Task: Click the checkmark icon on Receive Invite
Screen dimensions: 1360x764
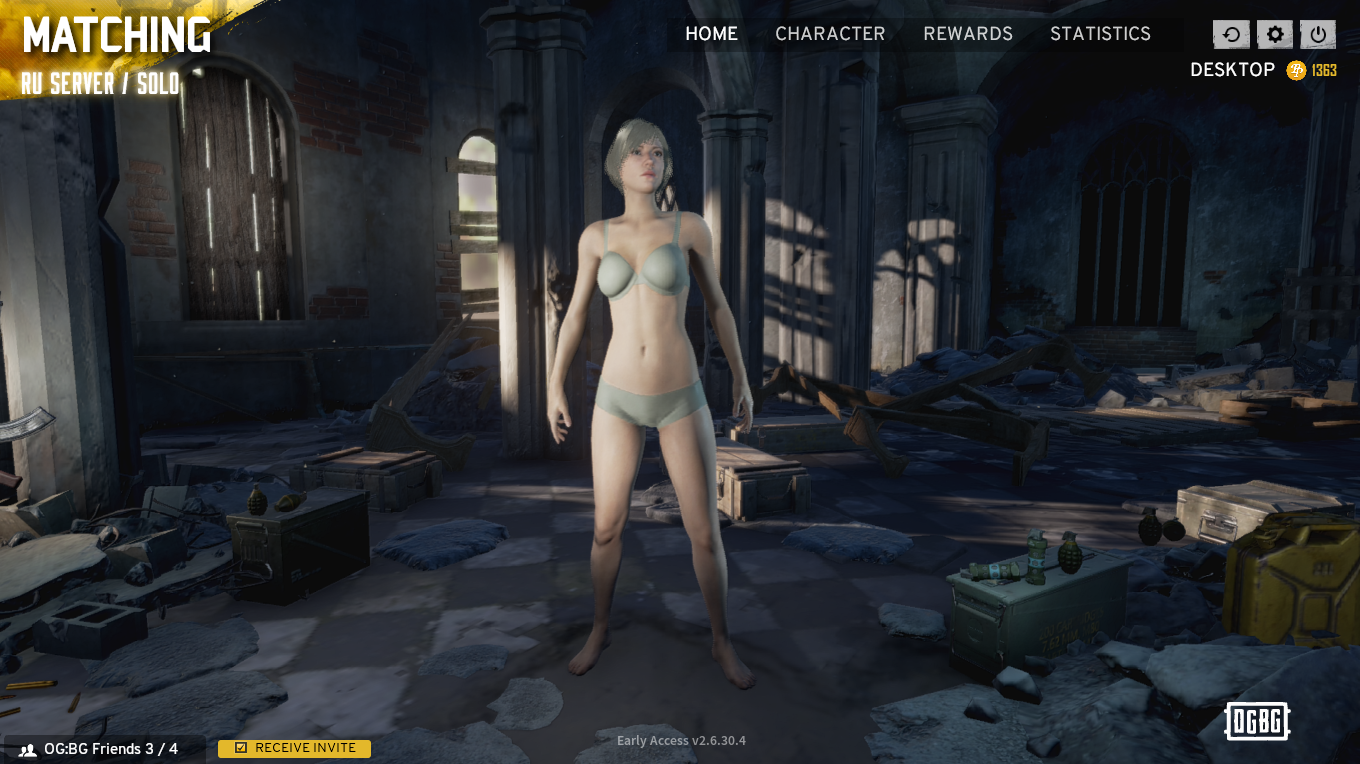Action: pyautogui.click(x=240, y=747)
